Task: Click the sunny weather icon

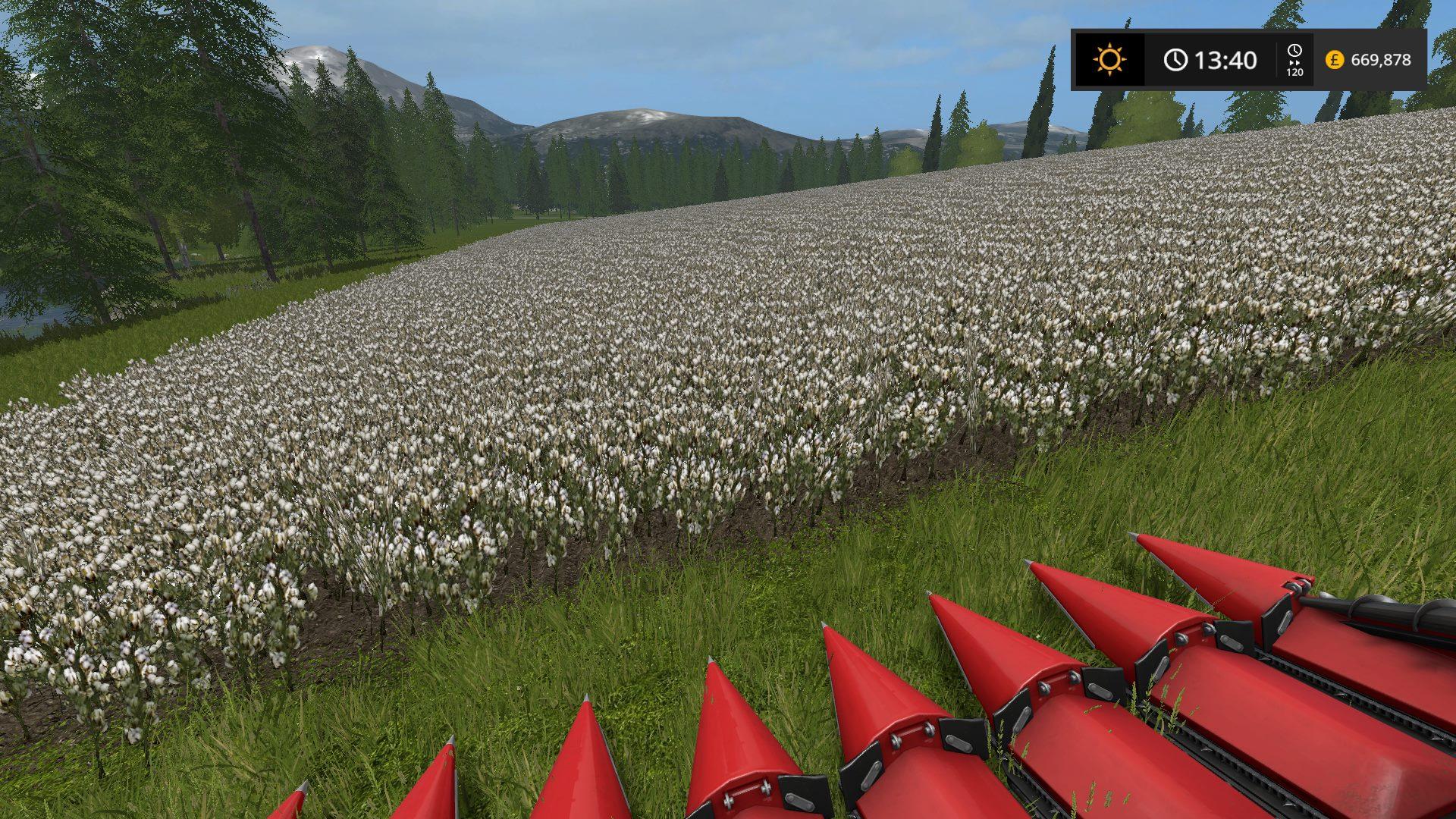Action: [1109, 60]
